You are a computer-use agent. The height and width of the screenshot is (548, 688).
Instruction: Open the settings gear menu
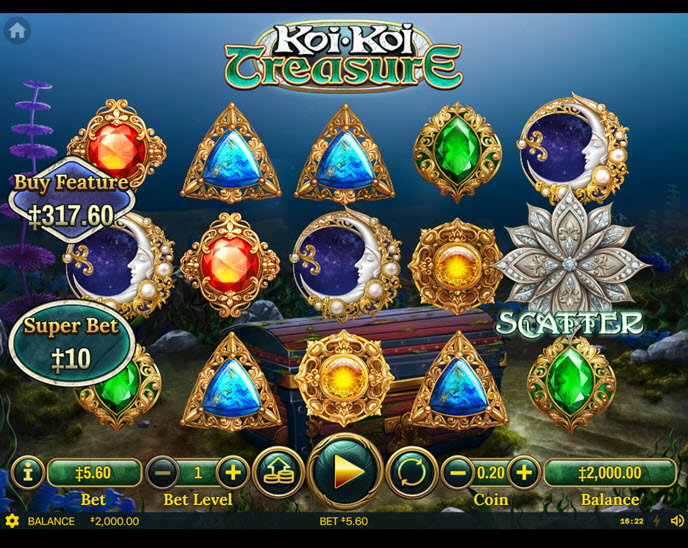[x=12, y=521]
